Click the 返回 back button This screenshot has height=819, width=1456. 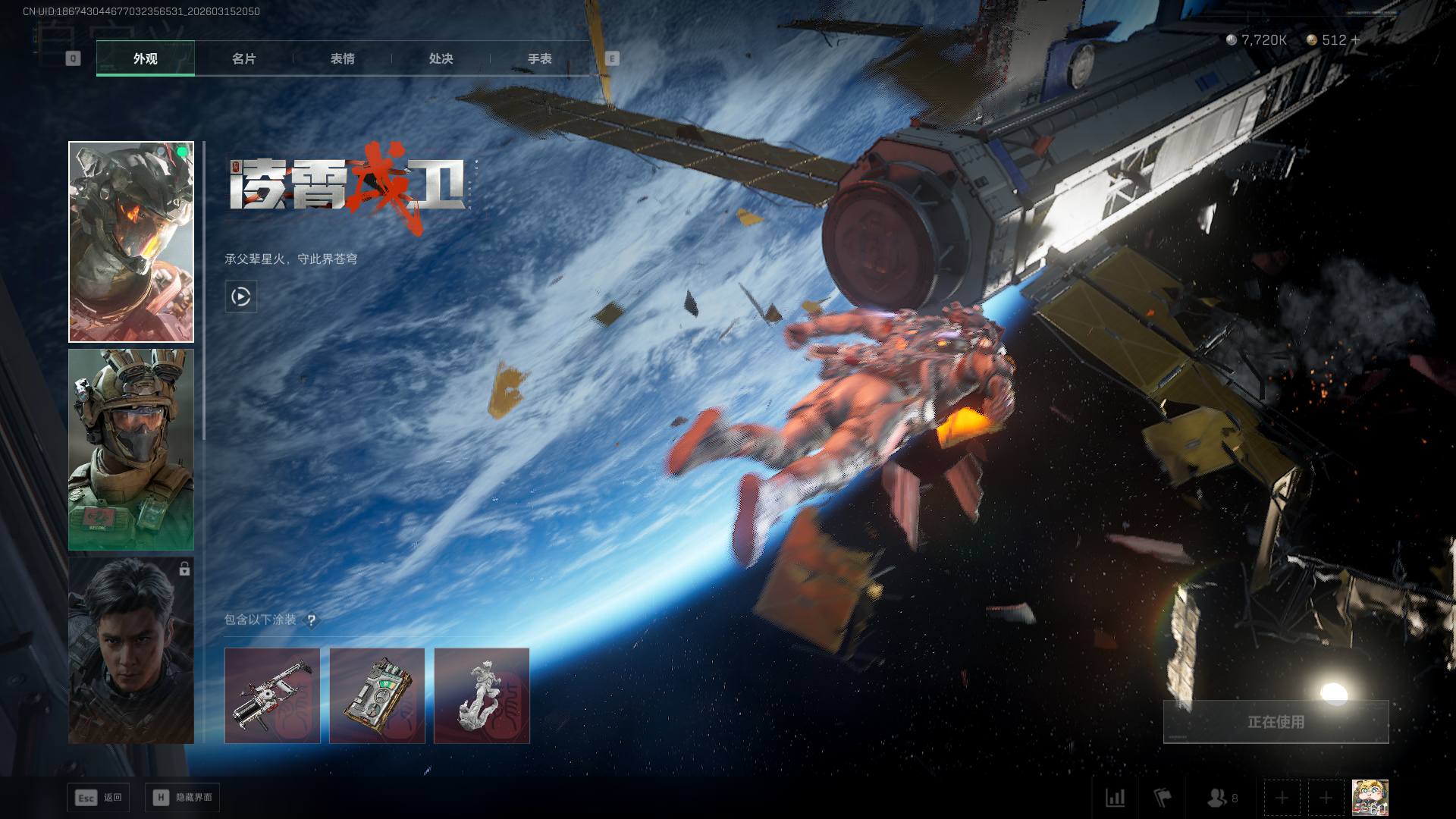[99, 798]
